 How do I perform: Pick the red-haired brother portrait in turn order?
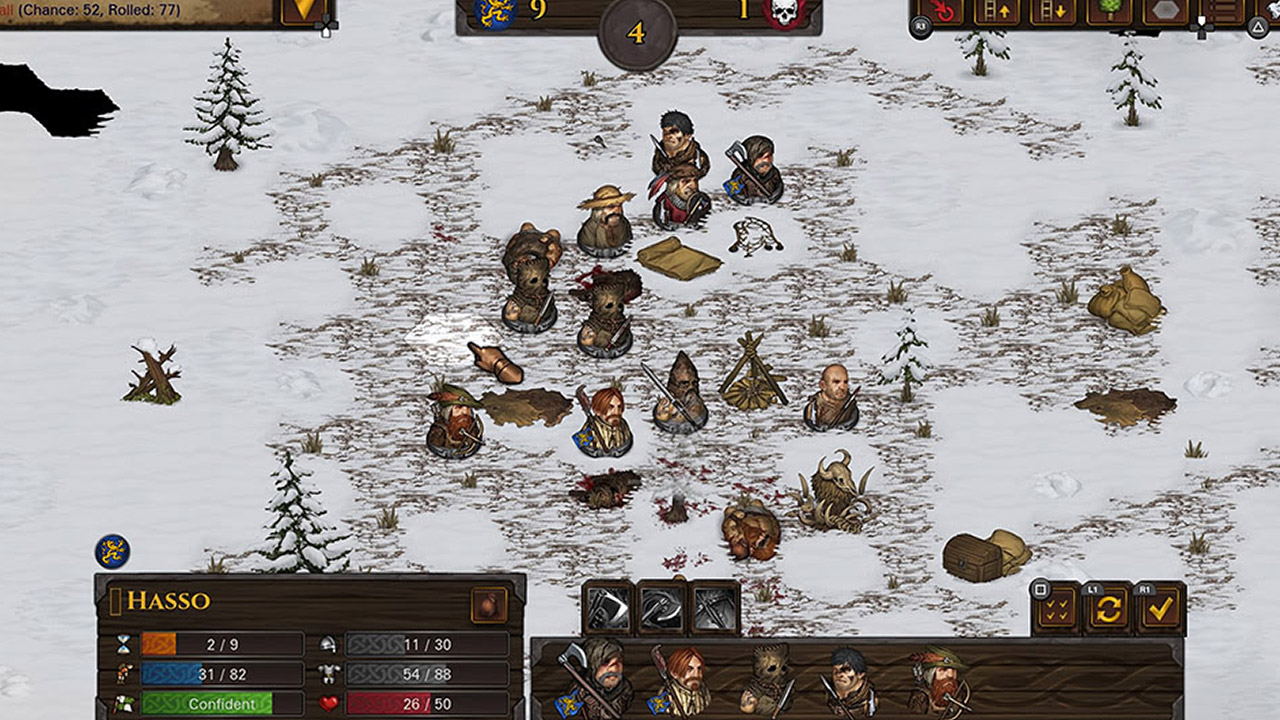(x=683, y=680)
